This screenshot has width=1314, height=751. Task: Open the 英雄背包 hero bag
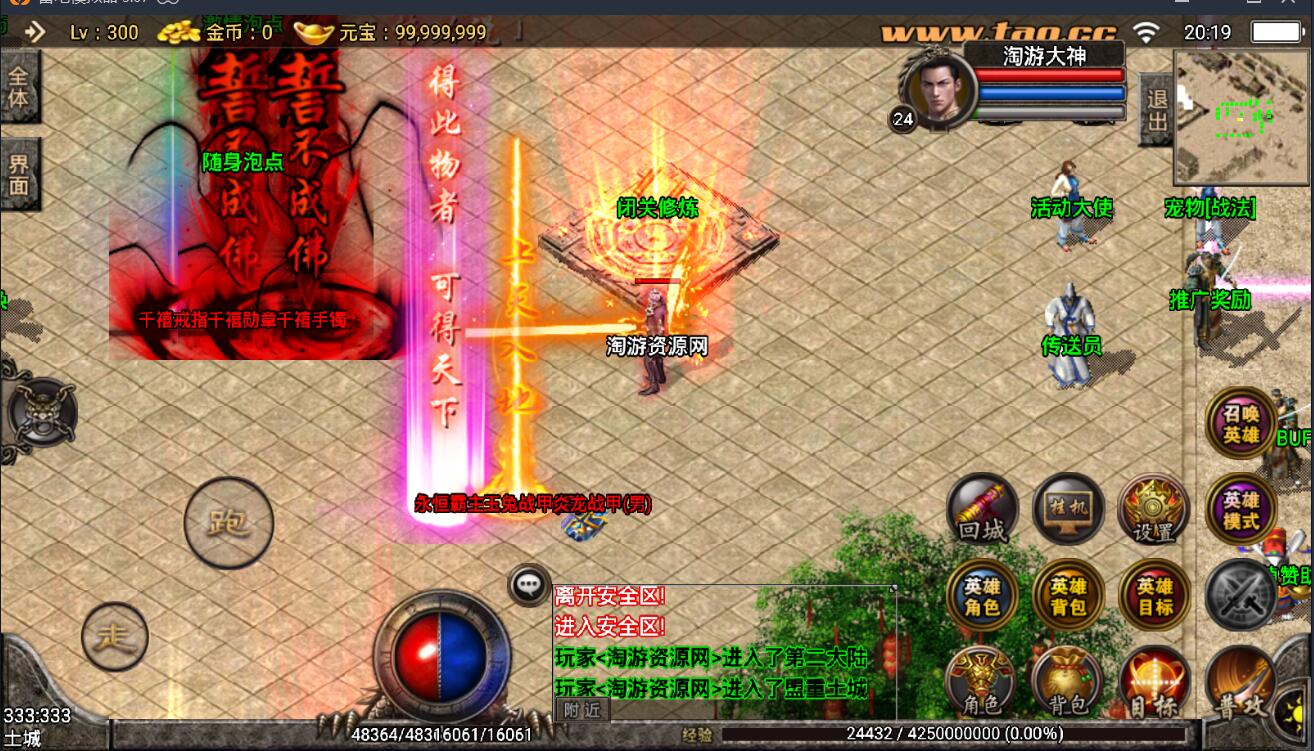click(1068, 596)
